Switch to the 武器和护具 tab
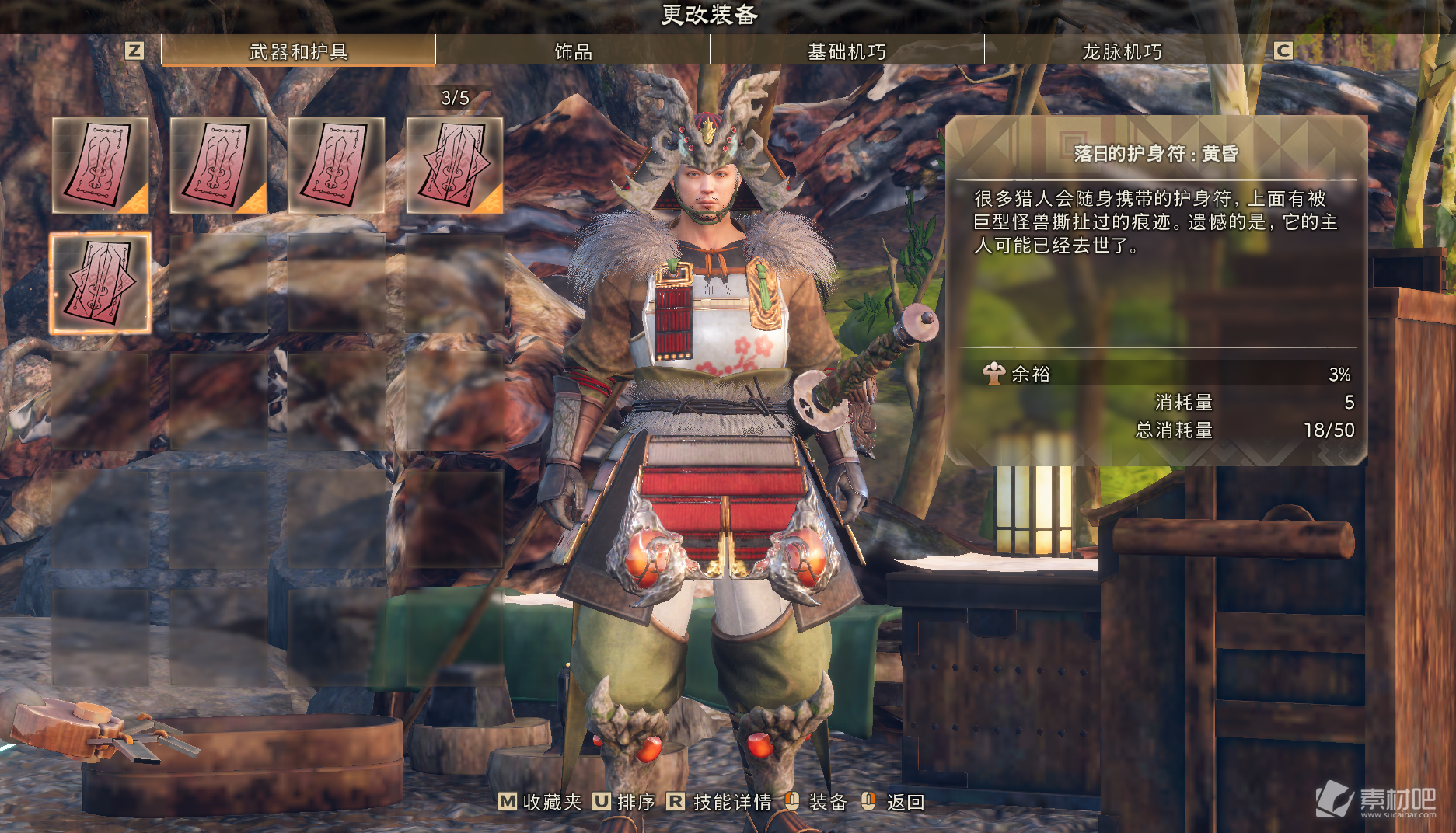Image resolution: width=1456 pixels, height=833 pixels. tap(299, 51)
